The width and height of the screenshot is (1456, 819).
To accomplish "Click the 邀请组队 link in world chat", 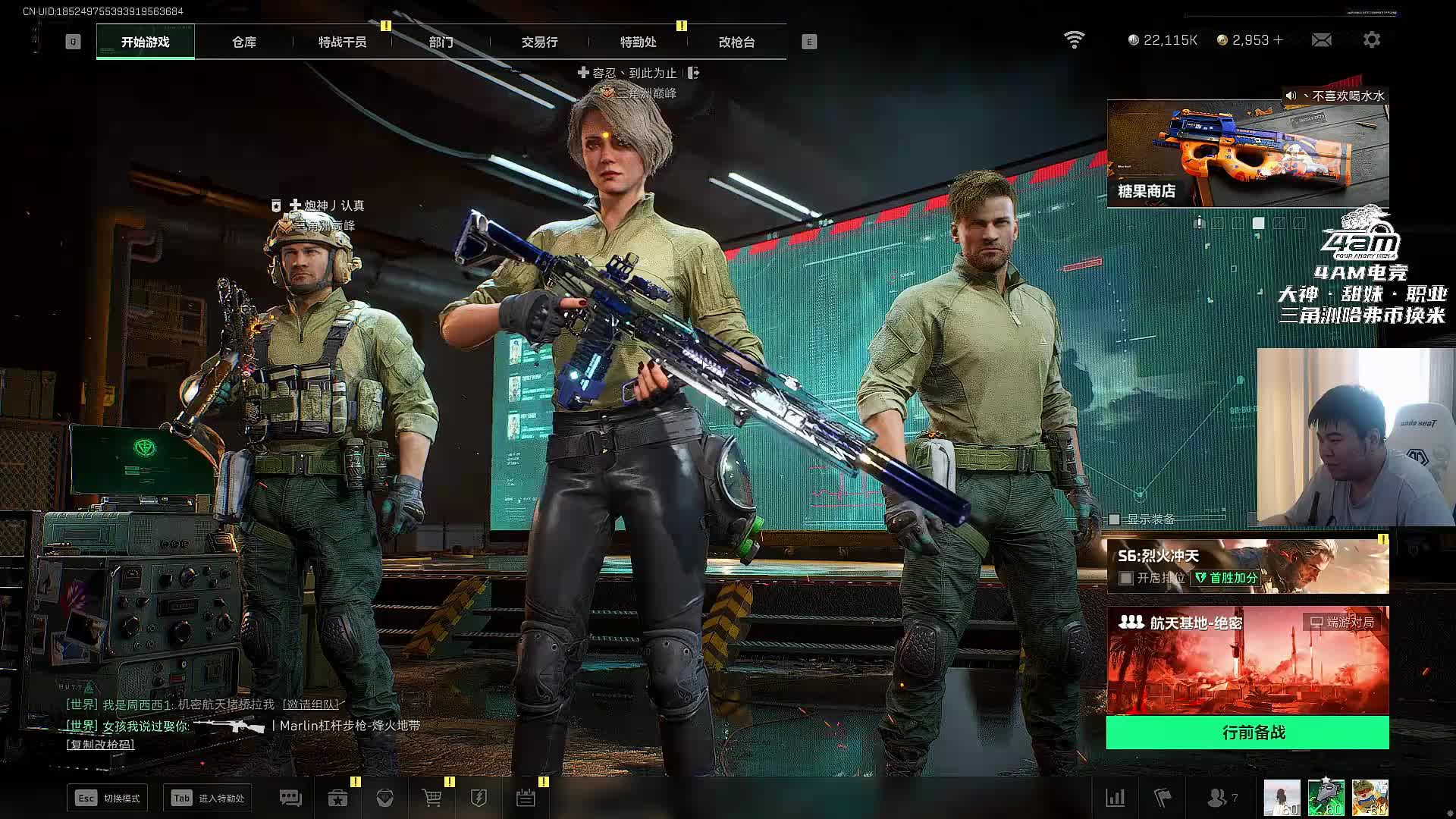I will 310,705.
